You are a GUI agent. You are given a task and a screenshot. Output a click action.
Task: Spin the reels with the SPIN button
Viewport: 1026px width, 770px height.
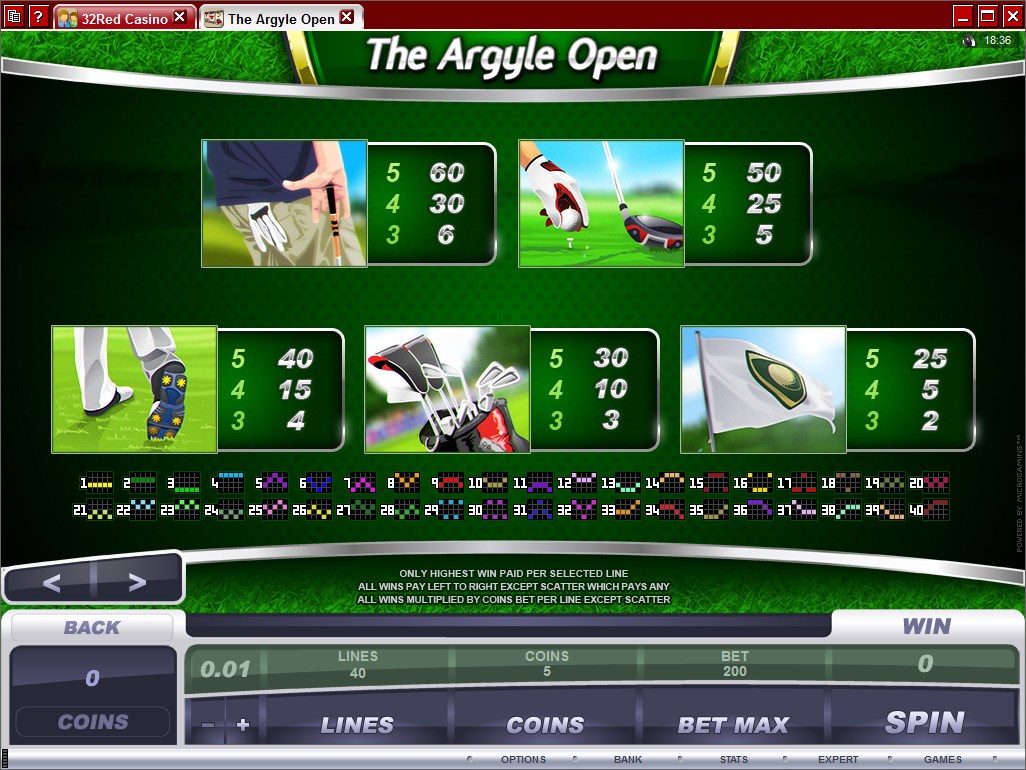(x=924, y=723)
